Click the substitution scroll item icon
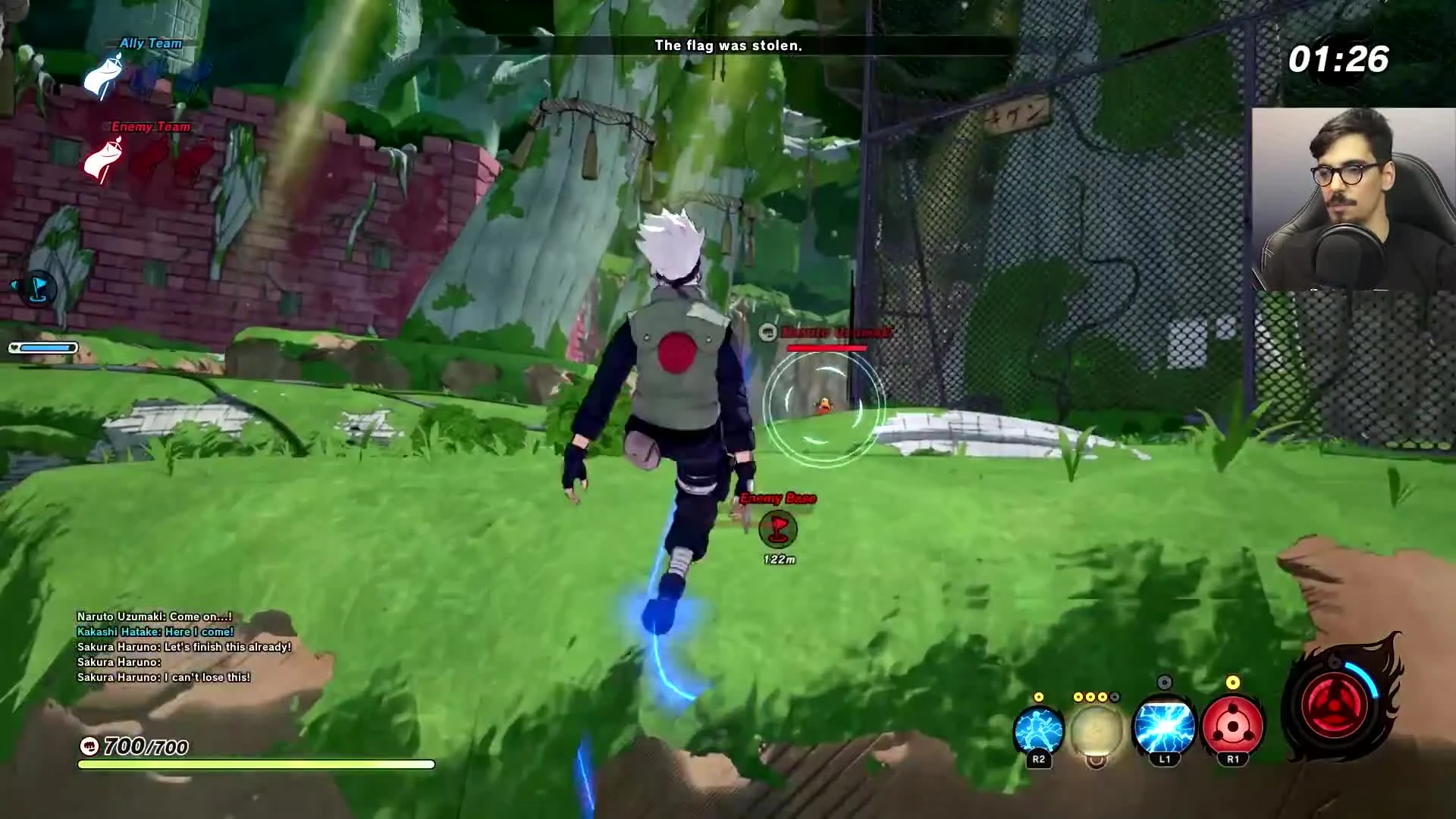Screen dimensions: 1456x819 click(1096, 730)
